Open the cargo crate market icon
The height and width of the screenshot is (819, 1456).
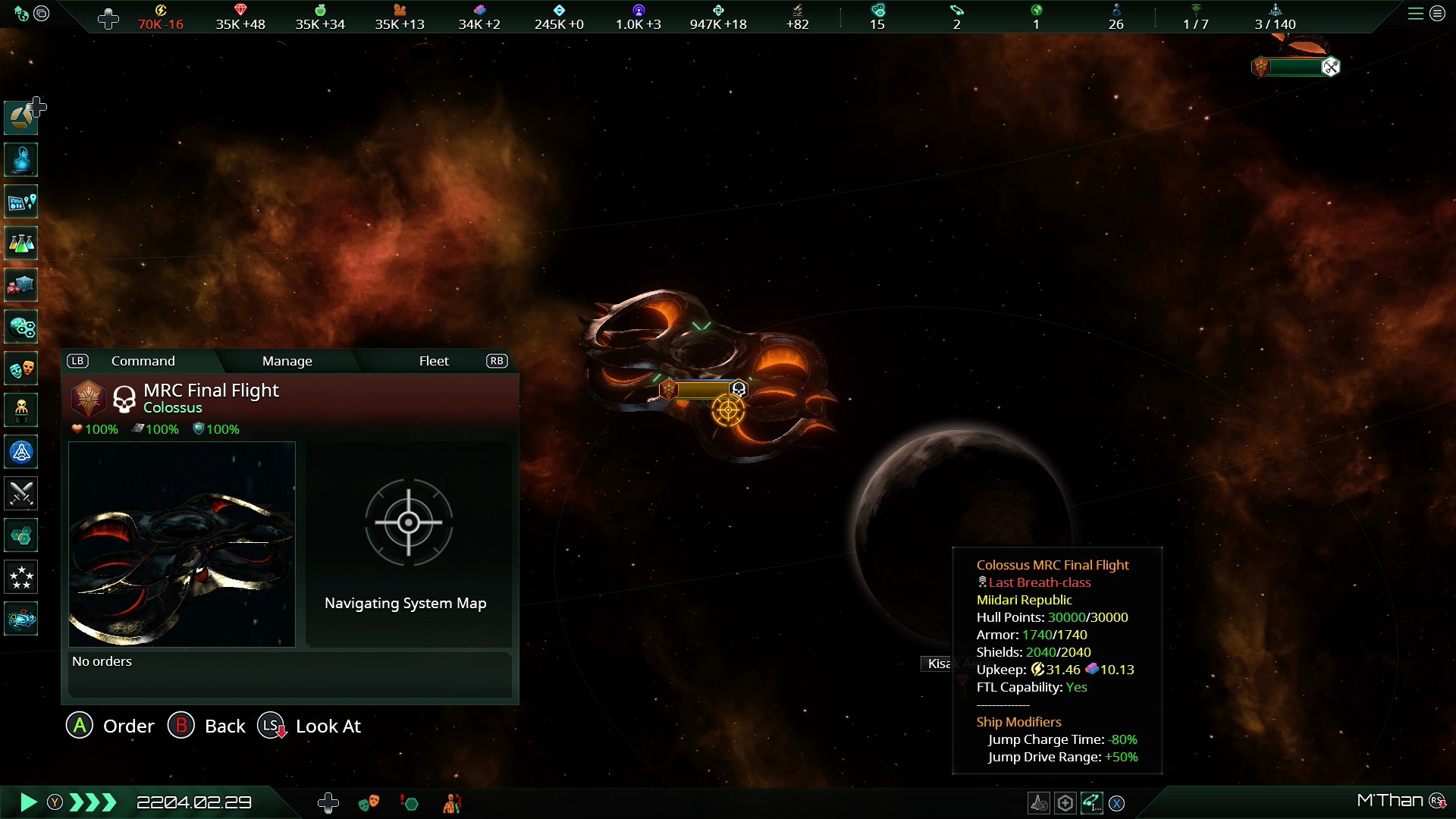pos(21,285)
